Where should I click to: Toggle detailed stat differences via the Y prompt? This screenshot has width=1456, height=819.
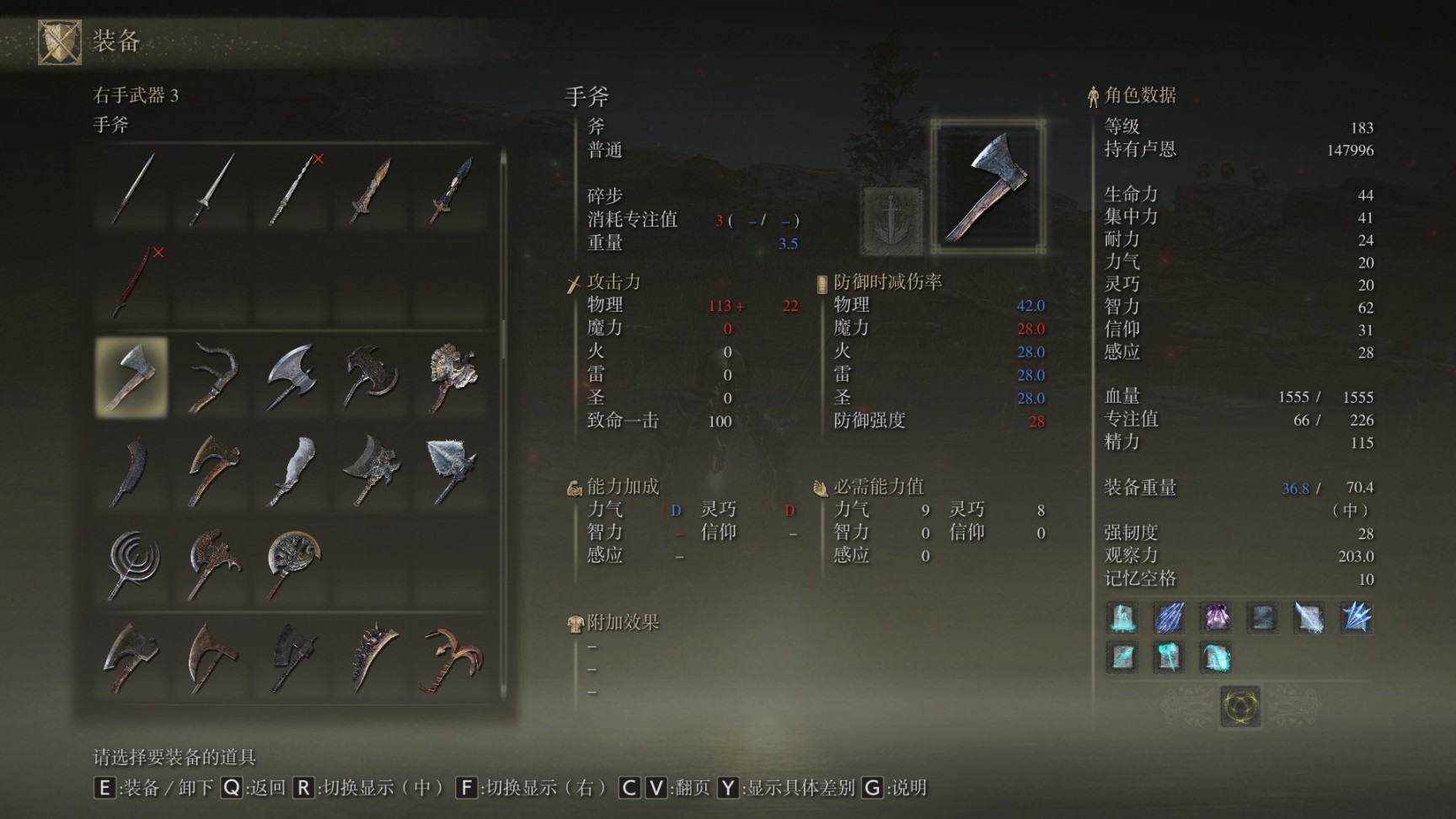coord(728,790)
